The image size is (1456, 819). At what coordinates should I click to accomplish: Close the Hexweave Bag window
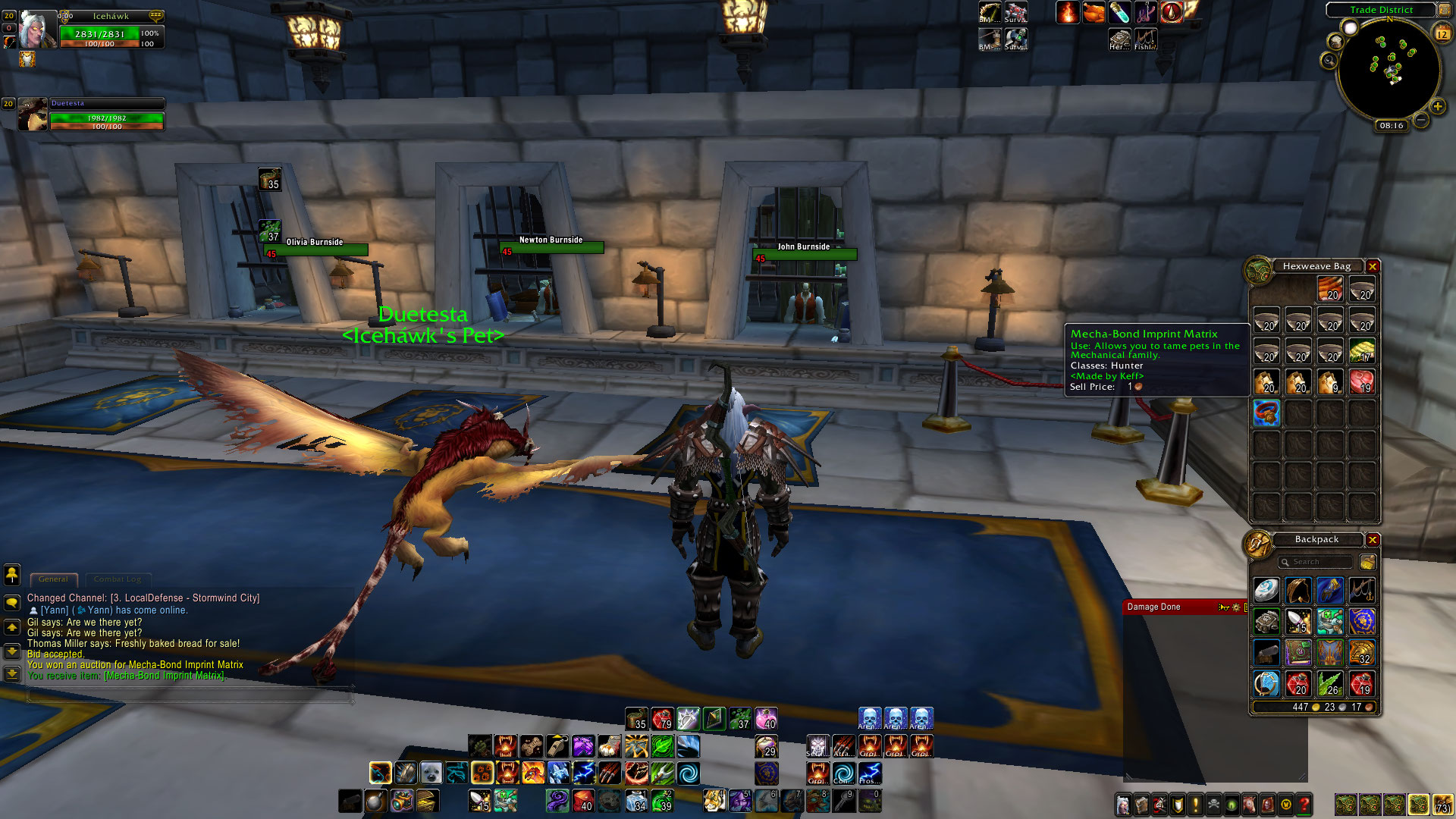pos(1373,266)
